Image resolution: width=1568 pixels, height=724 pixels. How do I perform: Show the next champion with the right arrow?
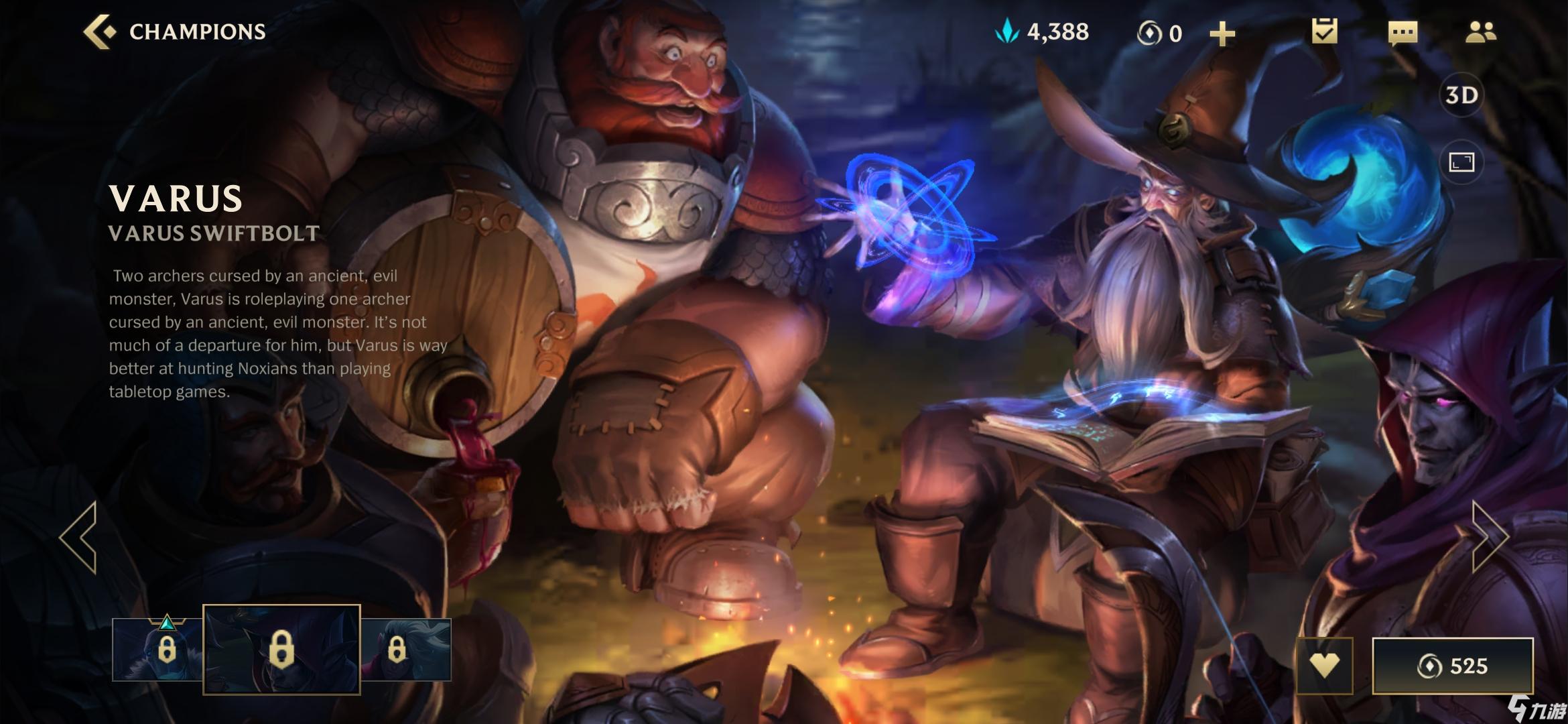click(x=1489, y=536)
